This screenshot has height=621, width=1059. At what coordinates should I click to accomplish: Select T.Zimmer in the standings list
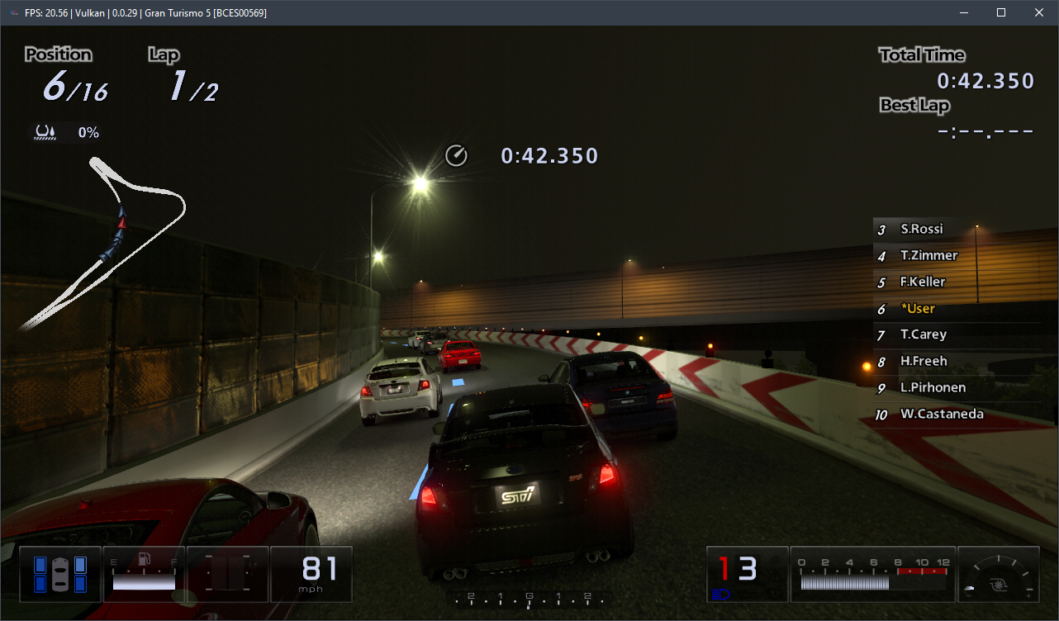tap(928, 256)
